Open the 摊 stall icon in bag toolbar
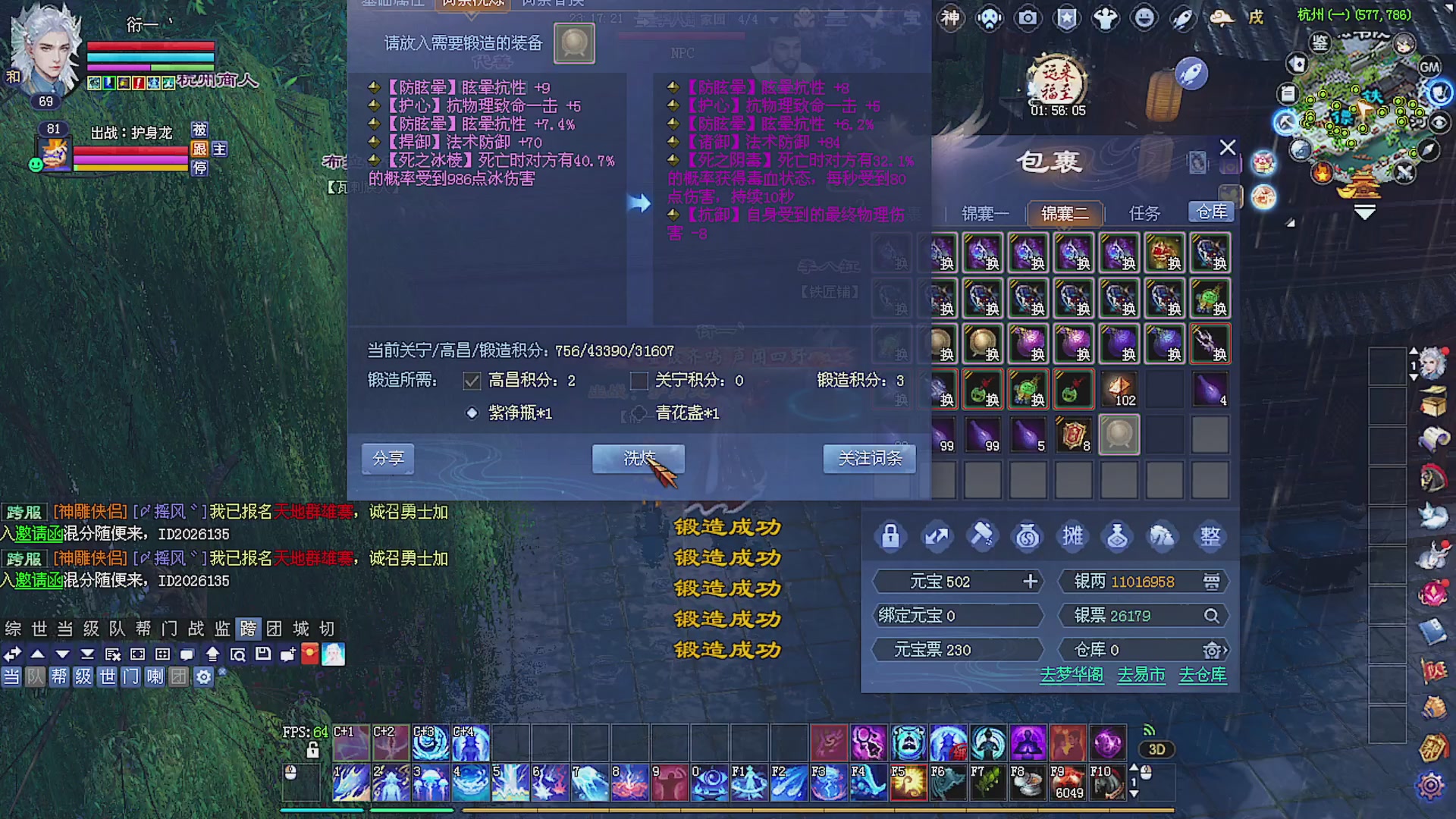This screenshot has height=819, width=1456. tap(1073, 536)
